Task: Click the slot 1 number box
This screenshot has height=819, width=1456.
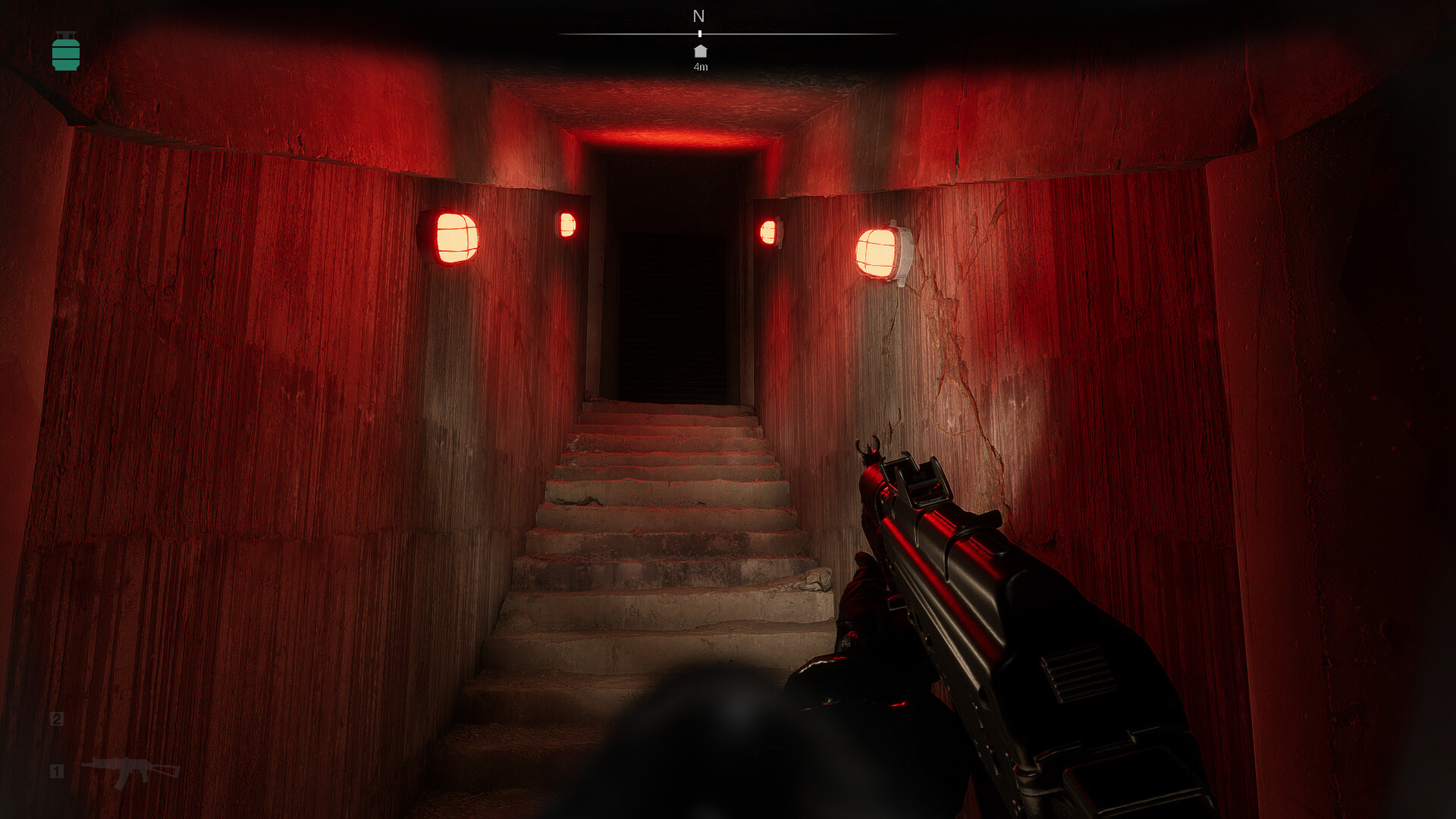Action: [56, 772]
